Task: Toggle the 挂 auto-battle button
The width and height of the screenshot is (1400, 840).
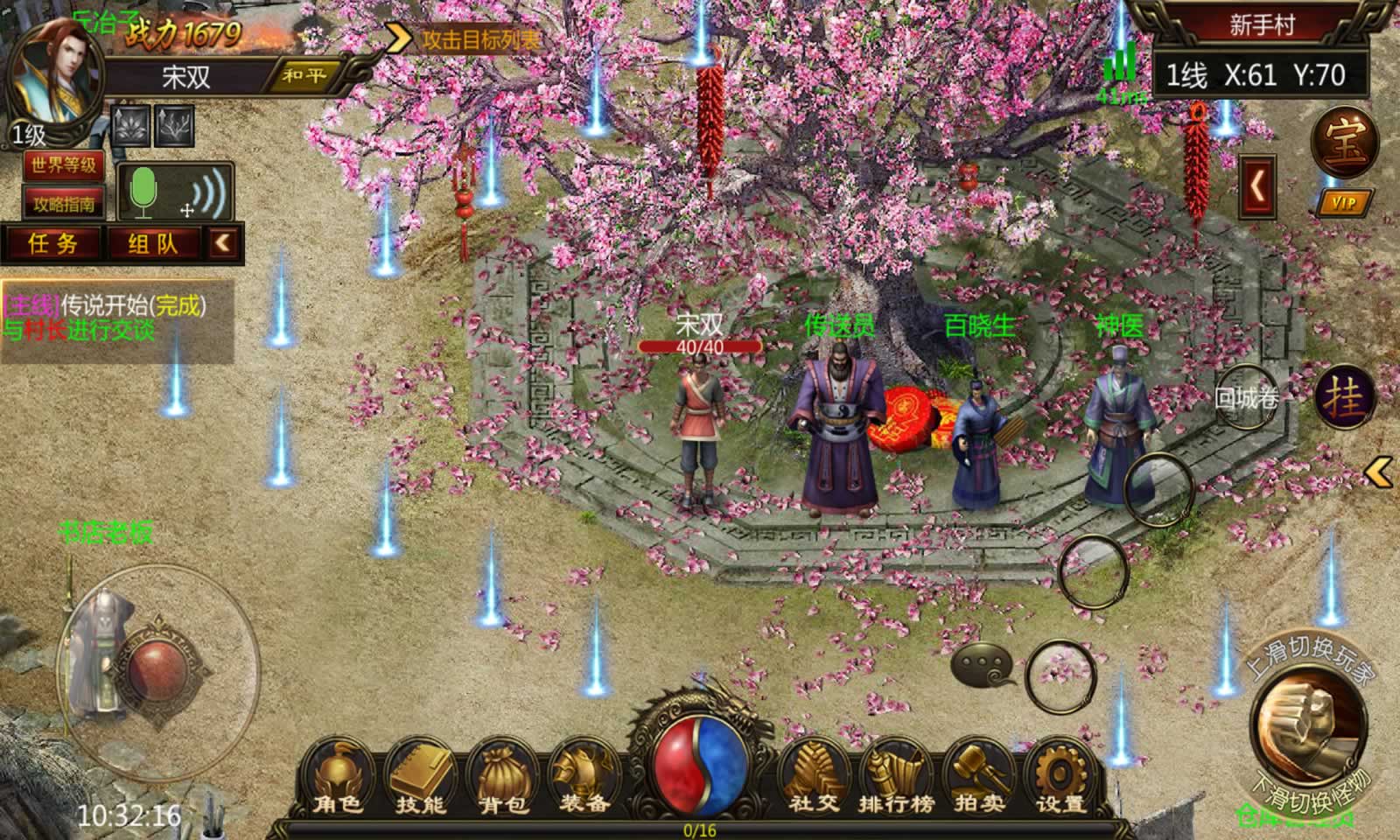Action: click(1343, 398)
